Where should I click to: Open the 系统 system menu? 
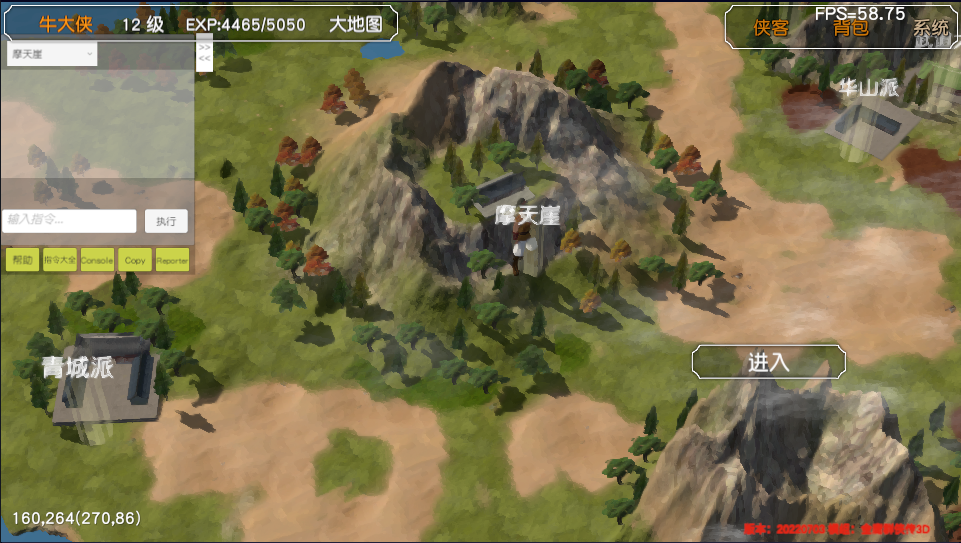(931, 28)
